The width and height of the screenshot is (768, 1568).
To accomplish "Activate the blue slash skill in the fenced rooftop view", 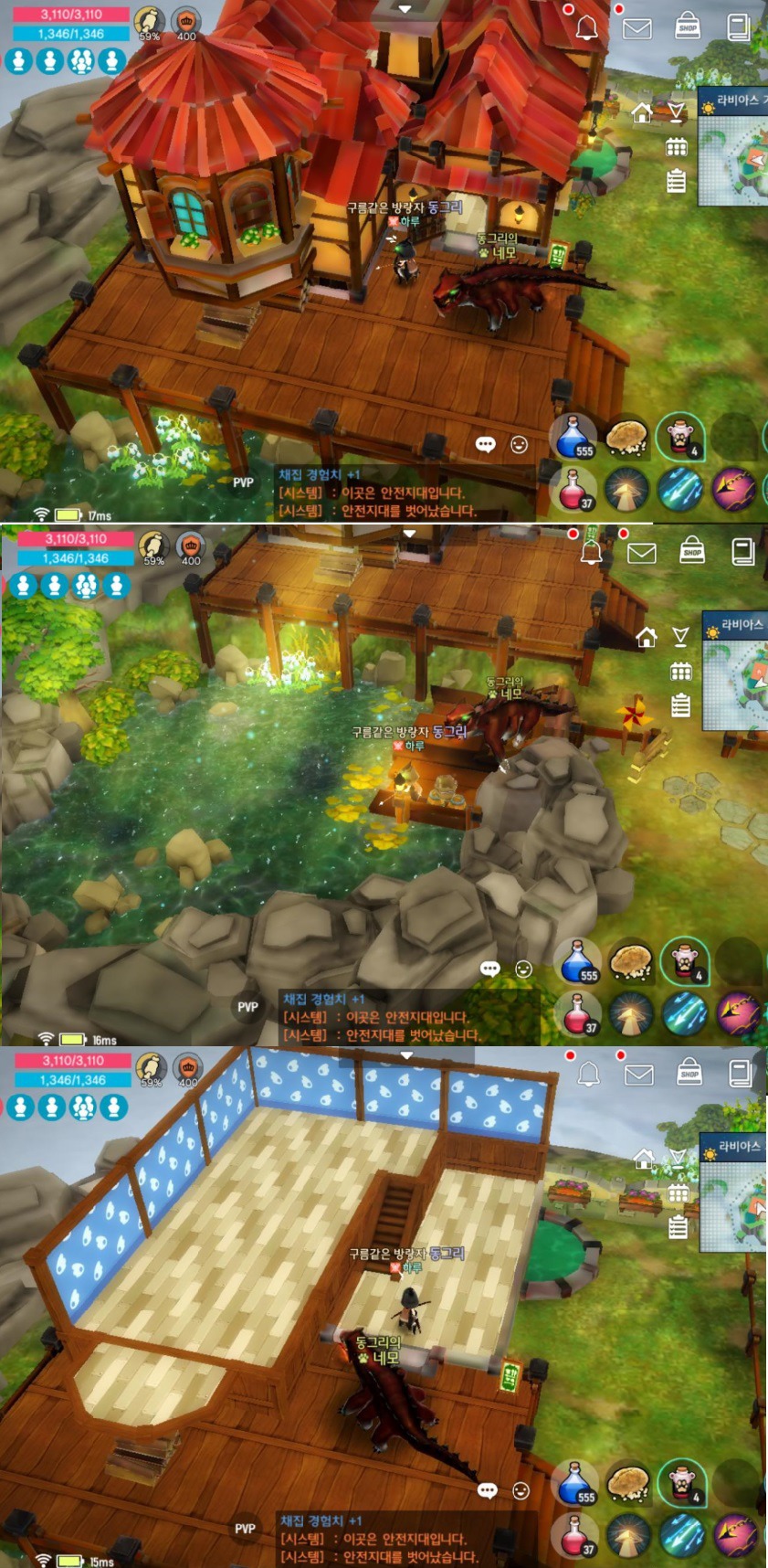I will (681, 1535).
